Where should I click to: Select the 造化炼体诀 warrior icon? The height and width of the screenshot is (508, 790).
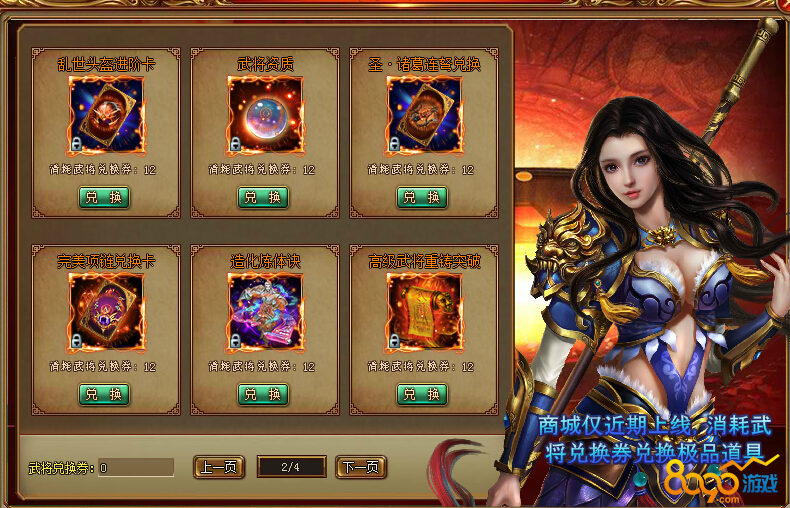click(x=264, y=312)
